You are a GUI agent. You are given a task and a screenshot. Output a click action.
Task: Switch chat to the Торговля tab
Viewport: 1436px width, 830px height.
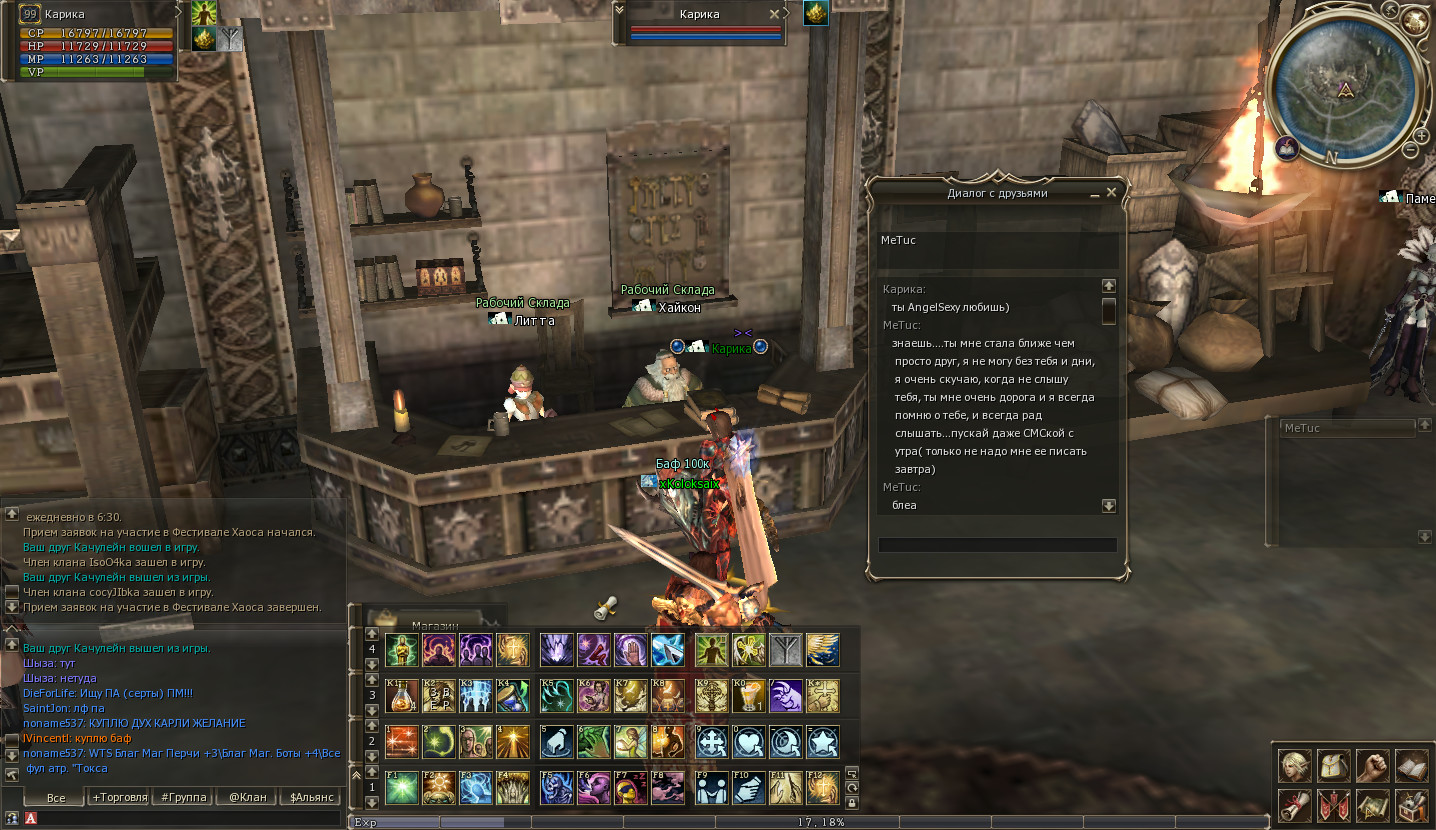(119, 797)
